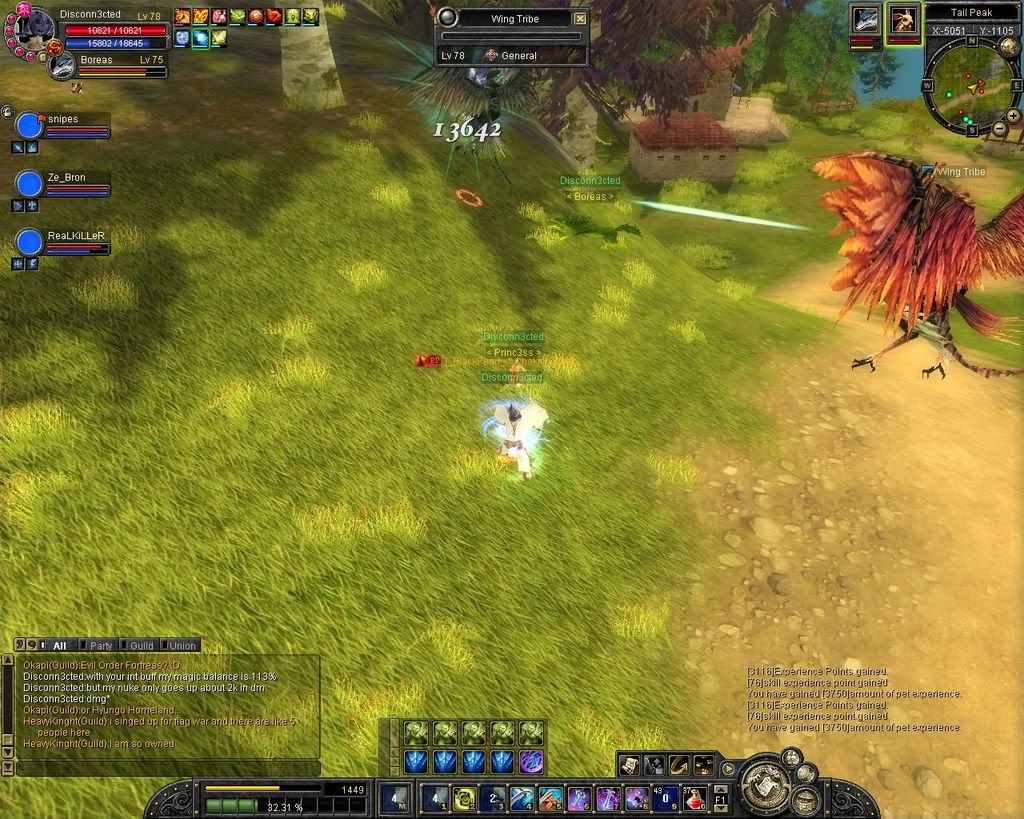The image size is (1024, 819).
Task: Activate the yellow spiral skill in slot 2
Action: [x=464, y=798]
